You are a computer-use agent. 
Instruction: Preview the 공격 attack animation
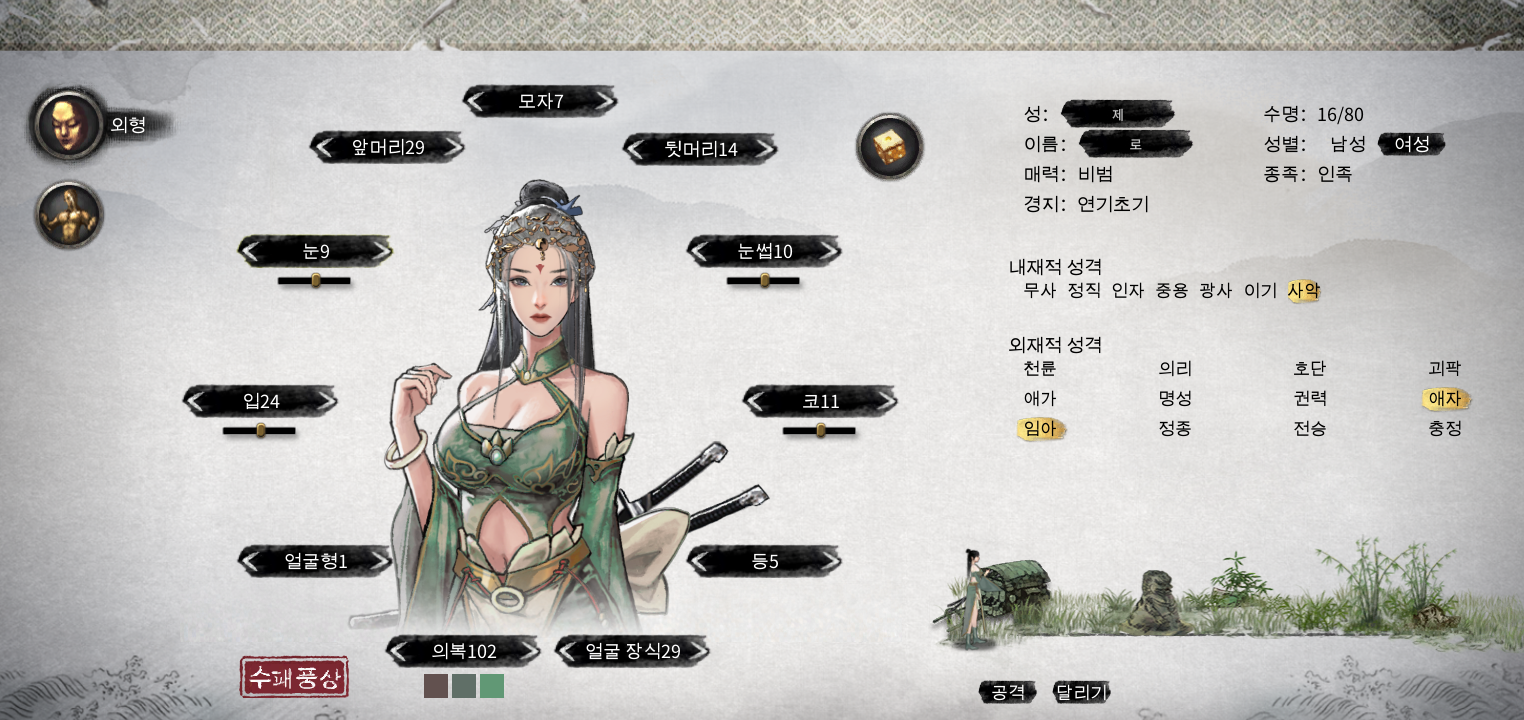[1008, 692]
